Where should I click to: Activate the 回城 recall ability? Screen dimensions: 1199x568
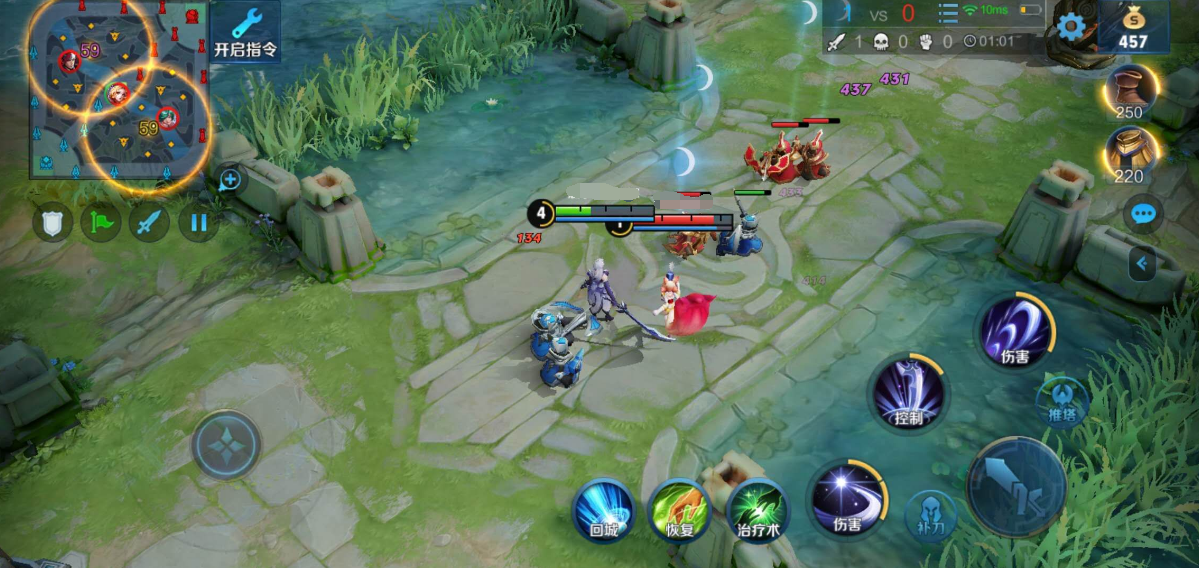tap(603, 509)
